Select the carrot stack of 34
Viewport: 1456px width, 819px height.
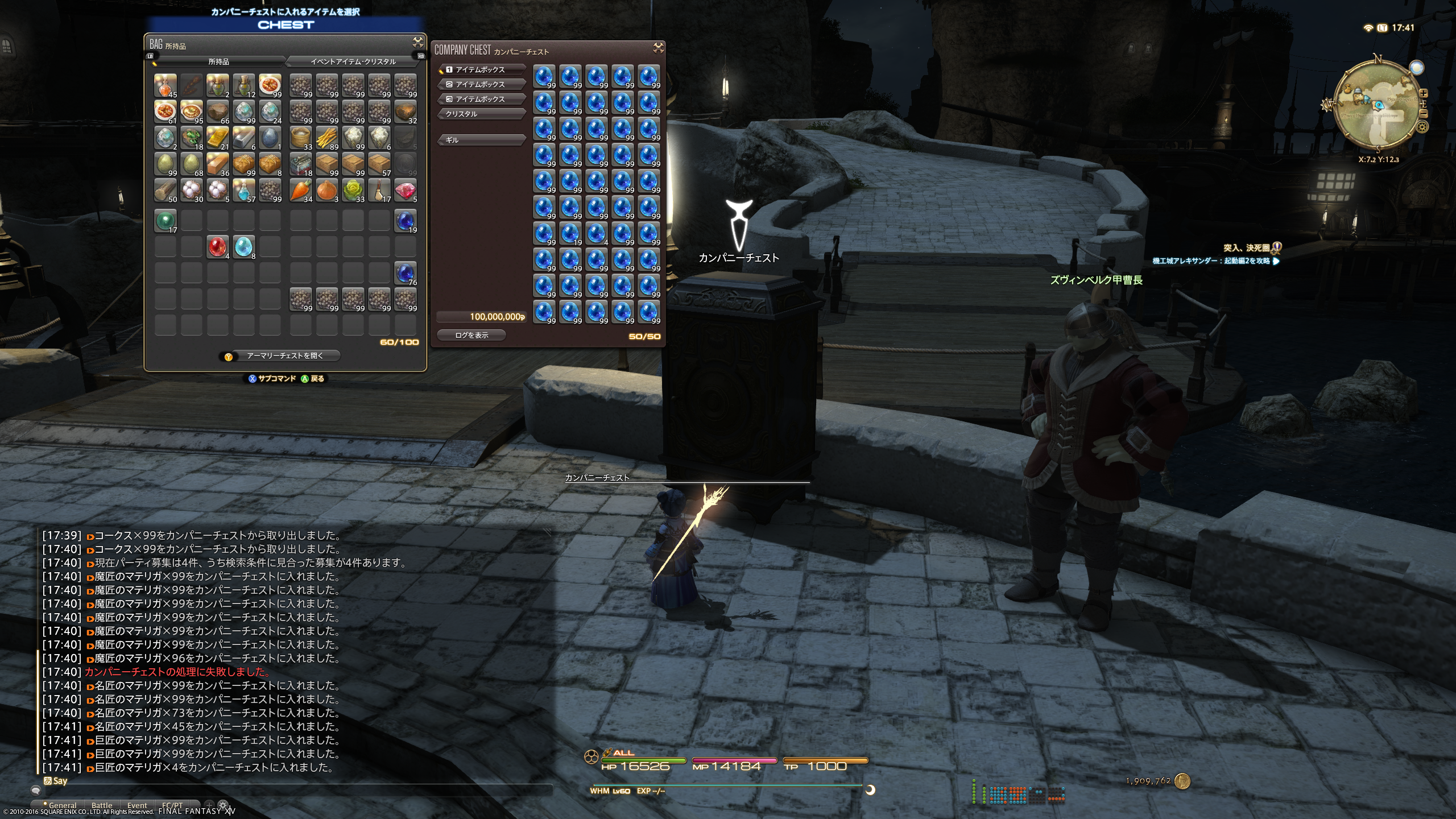point(300,191)
